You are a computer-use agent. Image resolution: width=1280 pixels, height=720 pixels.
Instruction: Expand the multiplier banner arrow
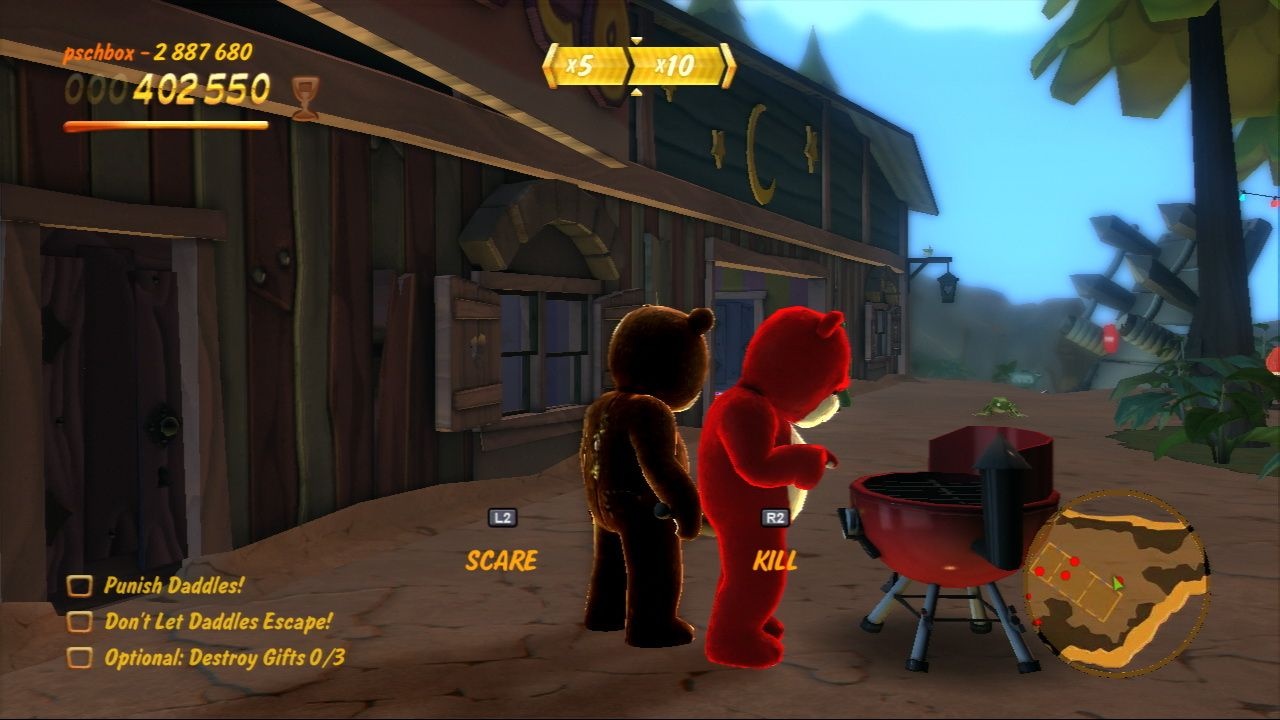635,40
